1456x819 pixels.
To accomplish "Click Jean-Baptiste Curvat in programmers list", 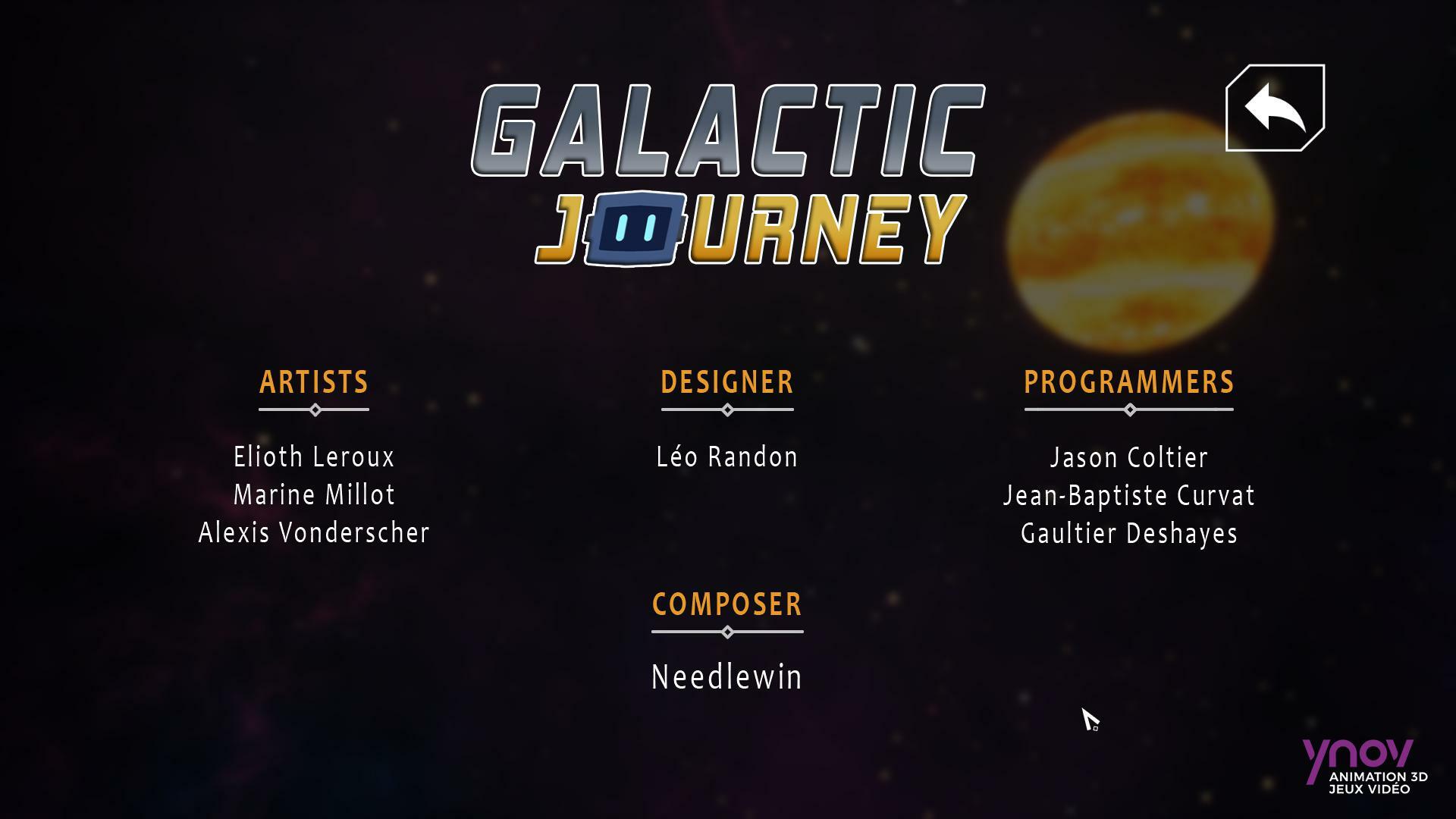I will [x=1129, y=494].
